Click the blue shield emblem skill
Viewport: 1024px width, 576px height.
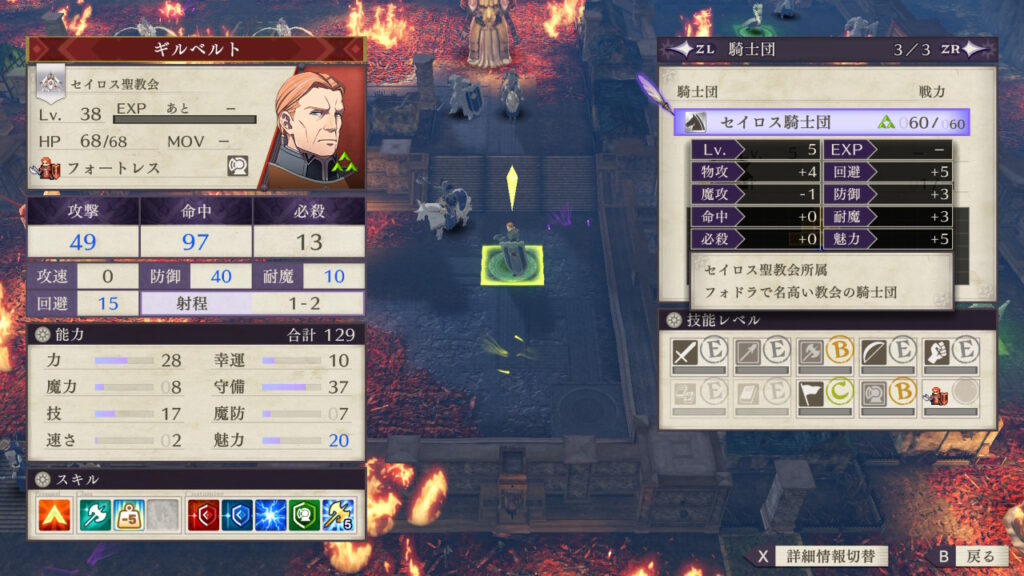[x=236, y=515]
